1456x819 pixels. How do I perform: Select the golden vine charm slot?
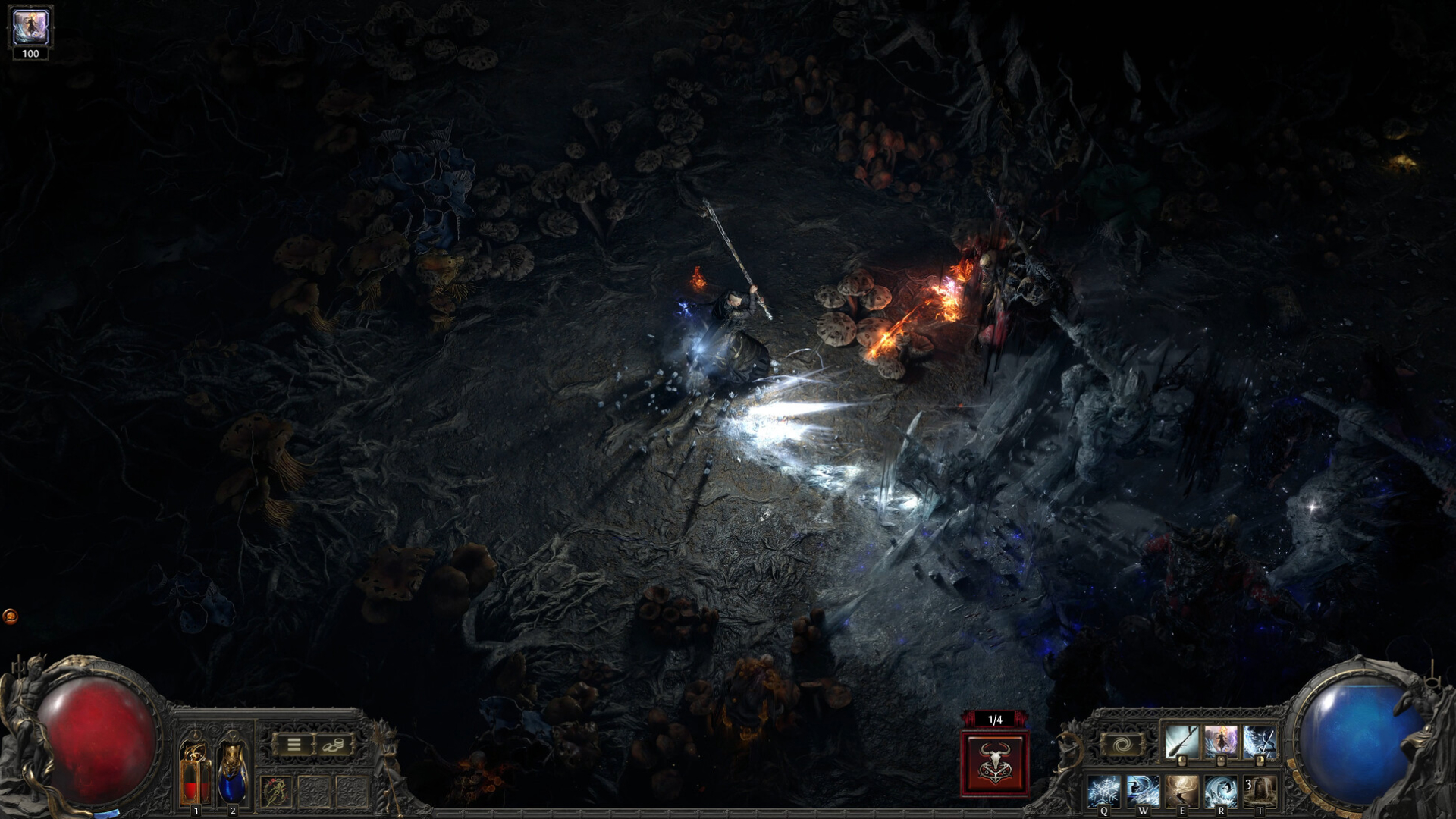coord(275,792)
